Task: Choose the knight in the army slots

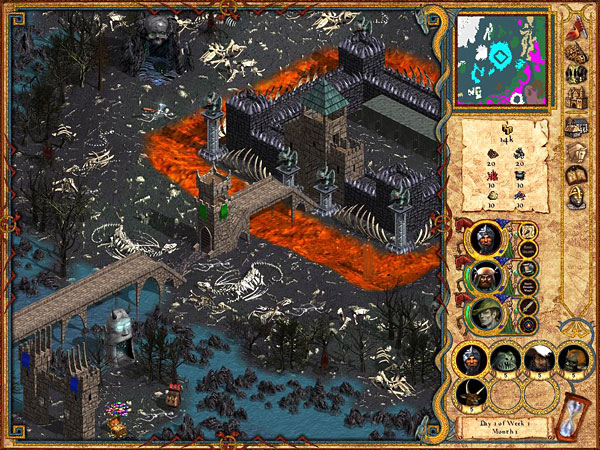Action: (471, 360)
